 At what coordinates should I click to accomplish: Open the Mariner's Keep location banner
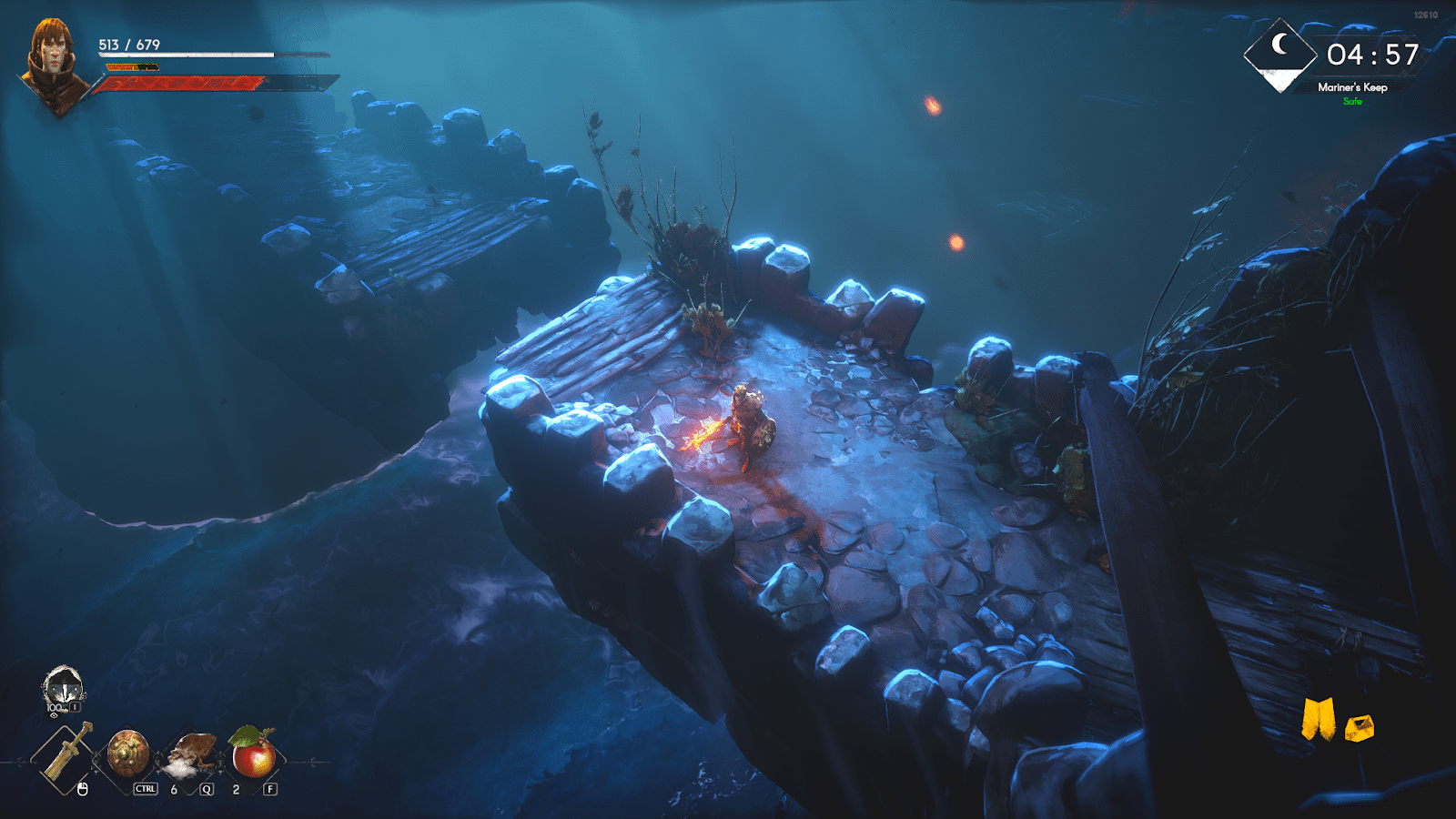point(1353,88)
